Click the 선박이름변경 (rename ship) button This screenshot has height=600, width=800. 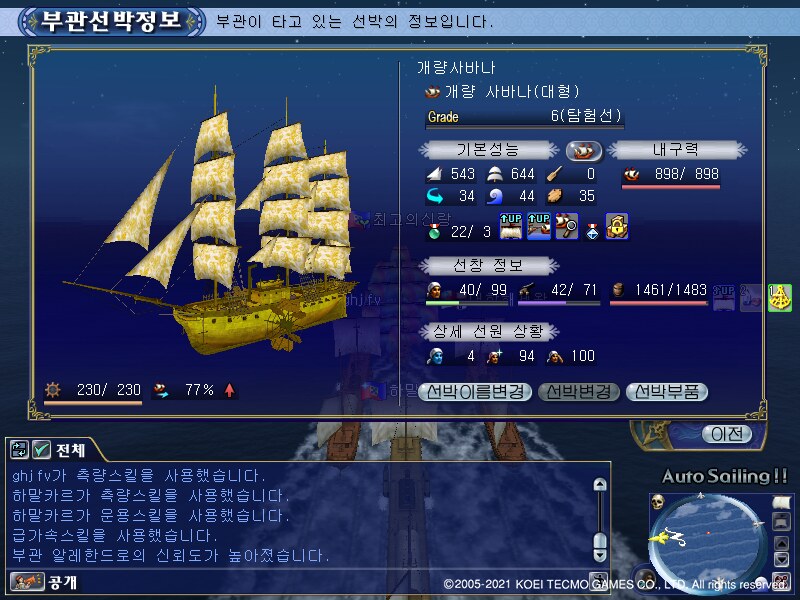coord(474,392)
